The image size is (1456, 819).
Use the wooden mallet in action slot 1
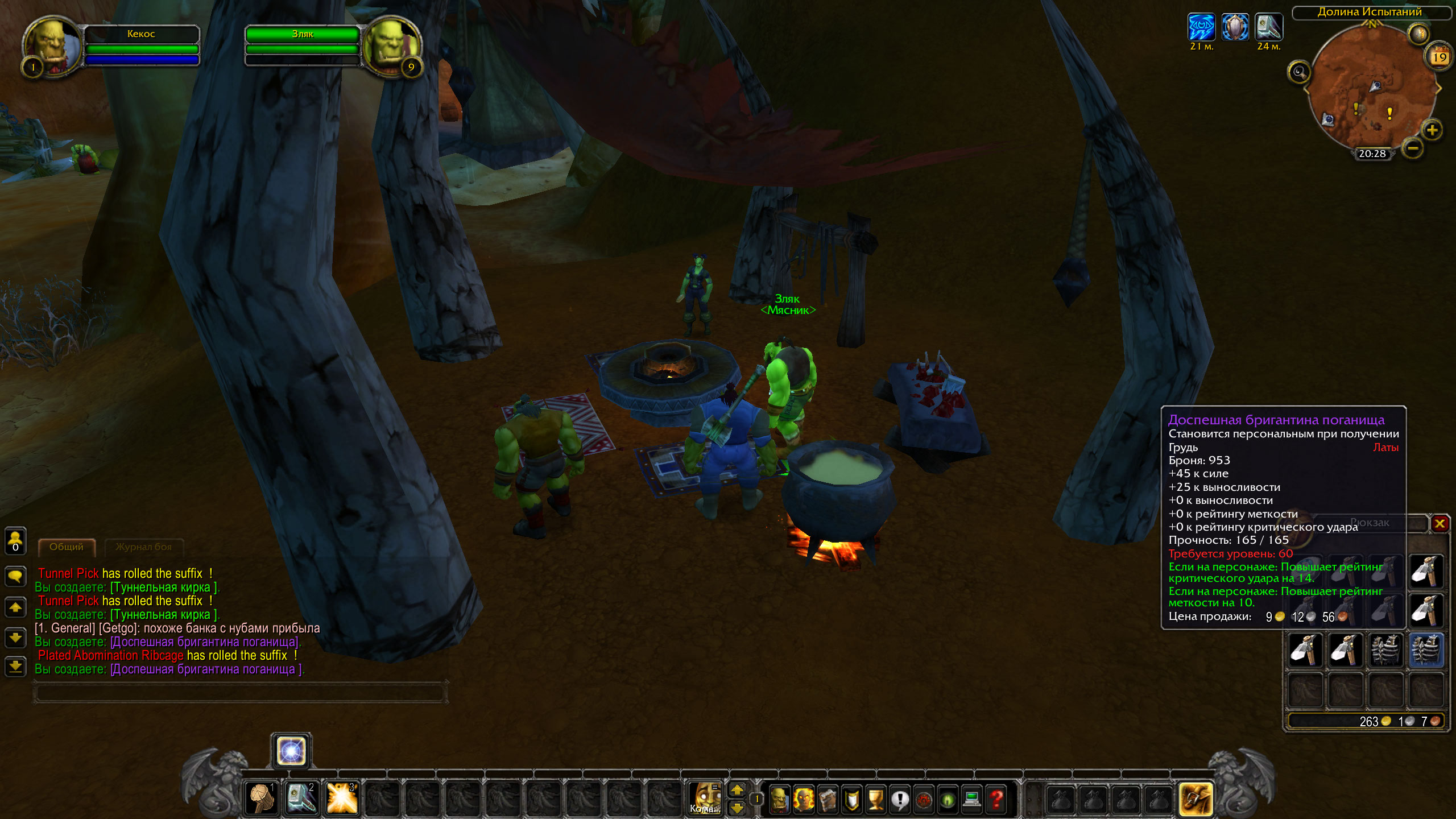pyautogui.click(x=262, y=798)
